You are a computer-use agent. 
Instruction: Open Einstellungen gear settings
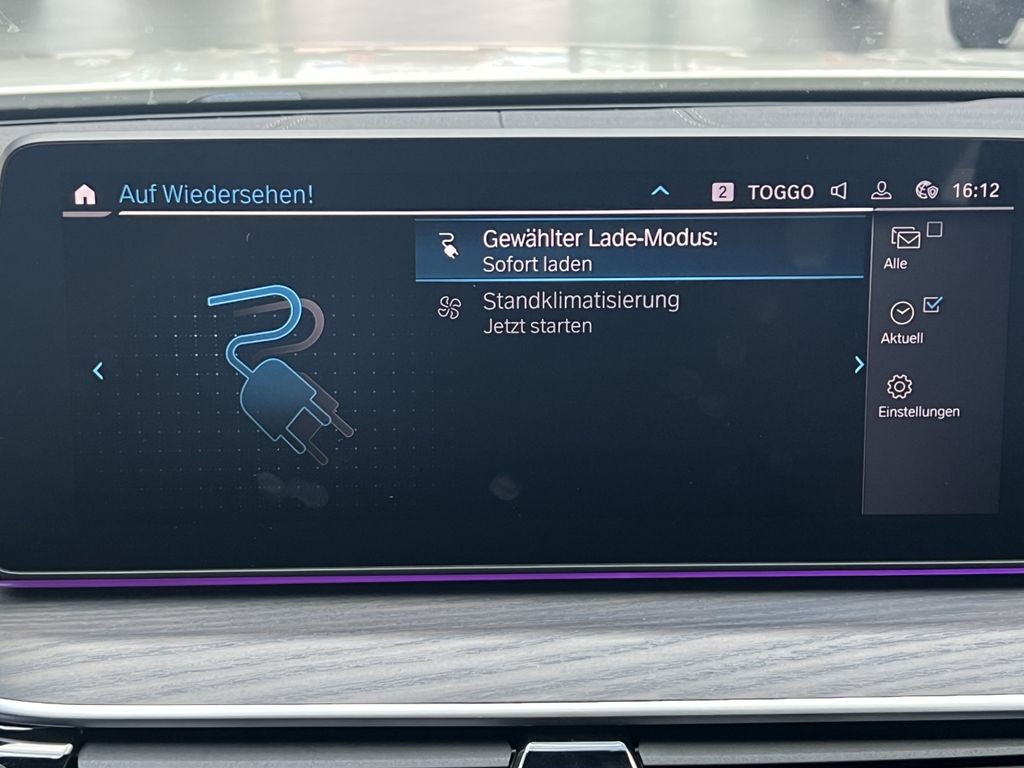(900, 395)
